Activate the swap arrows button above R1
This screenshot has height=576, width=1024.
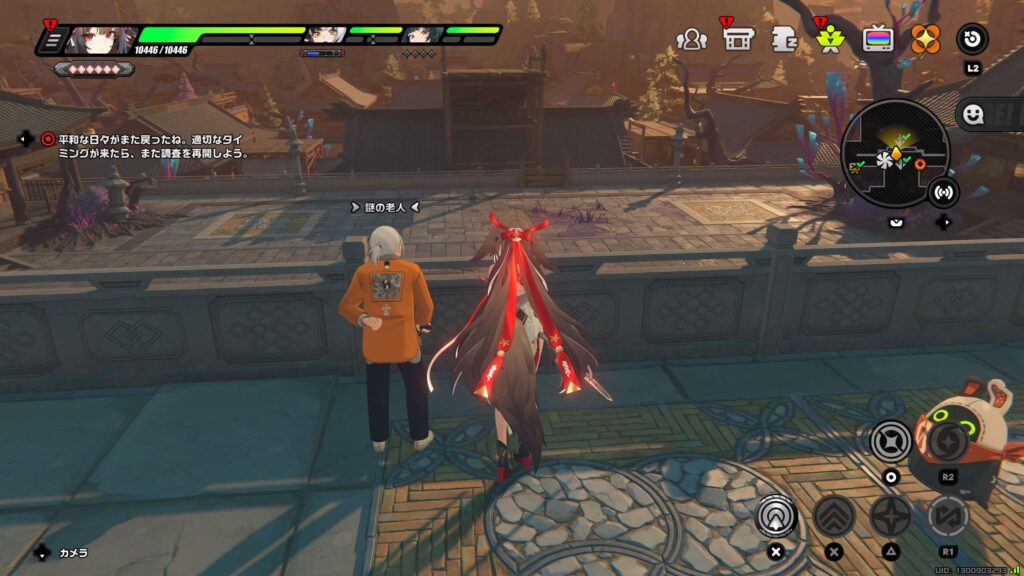pos(946,515)
